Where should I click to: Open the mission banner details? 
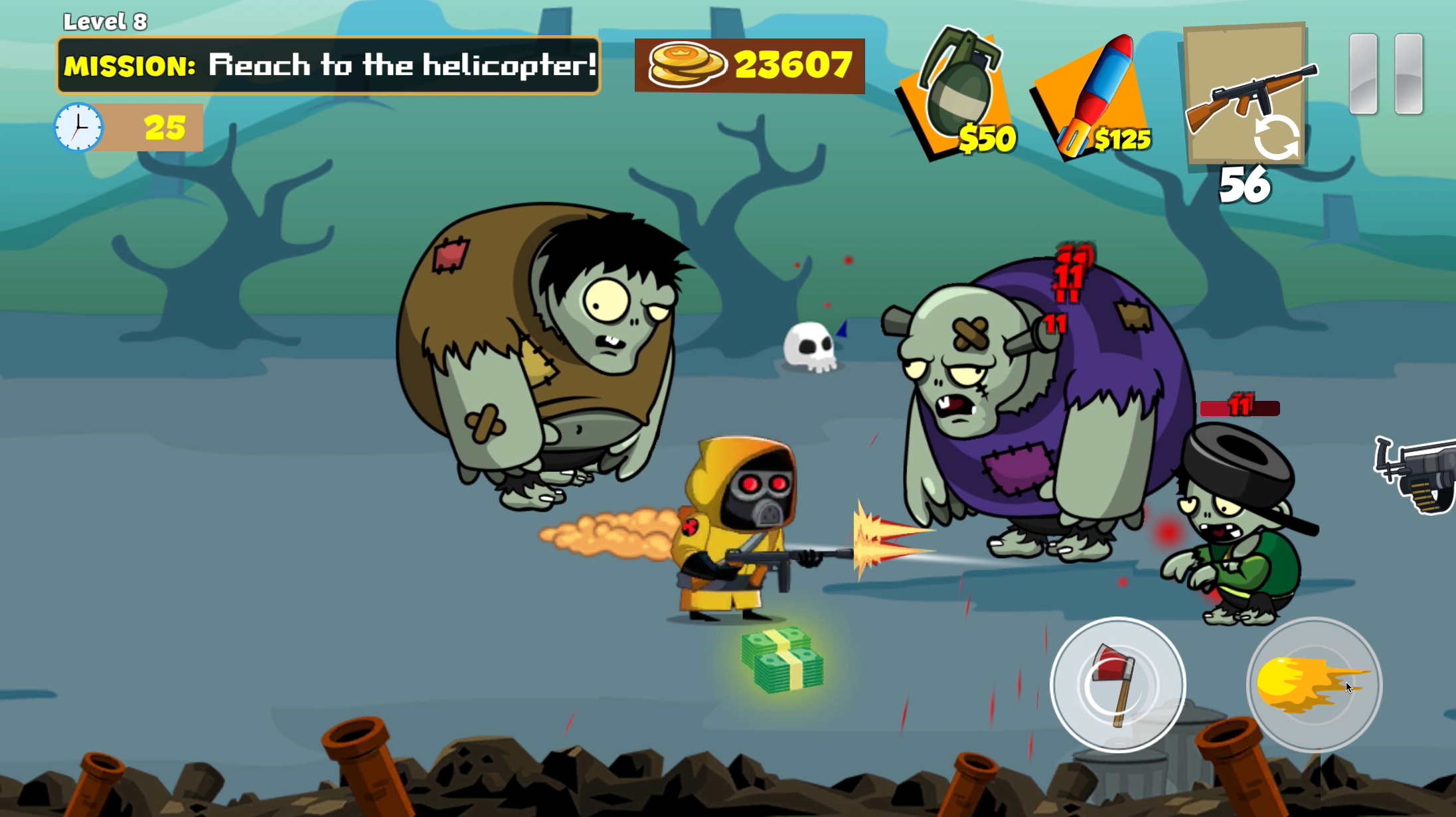coord(327,66)
